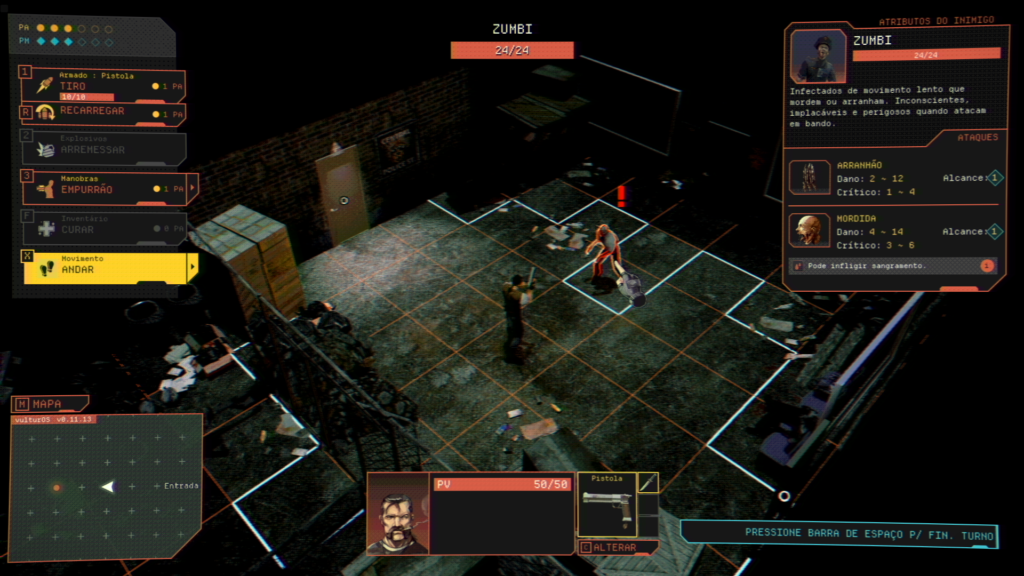
Task: Choose the Andar movement action
Action: point(100,267)
